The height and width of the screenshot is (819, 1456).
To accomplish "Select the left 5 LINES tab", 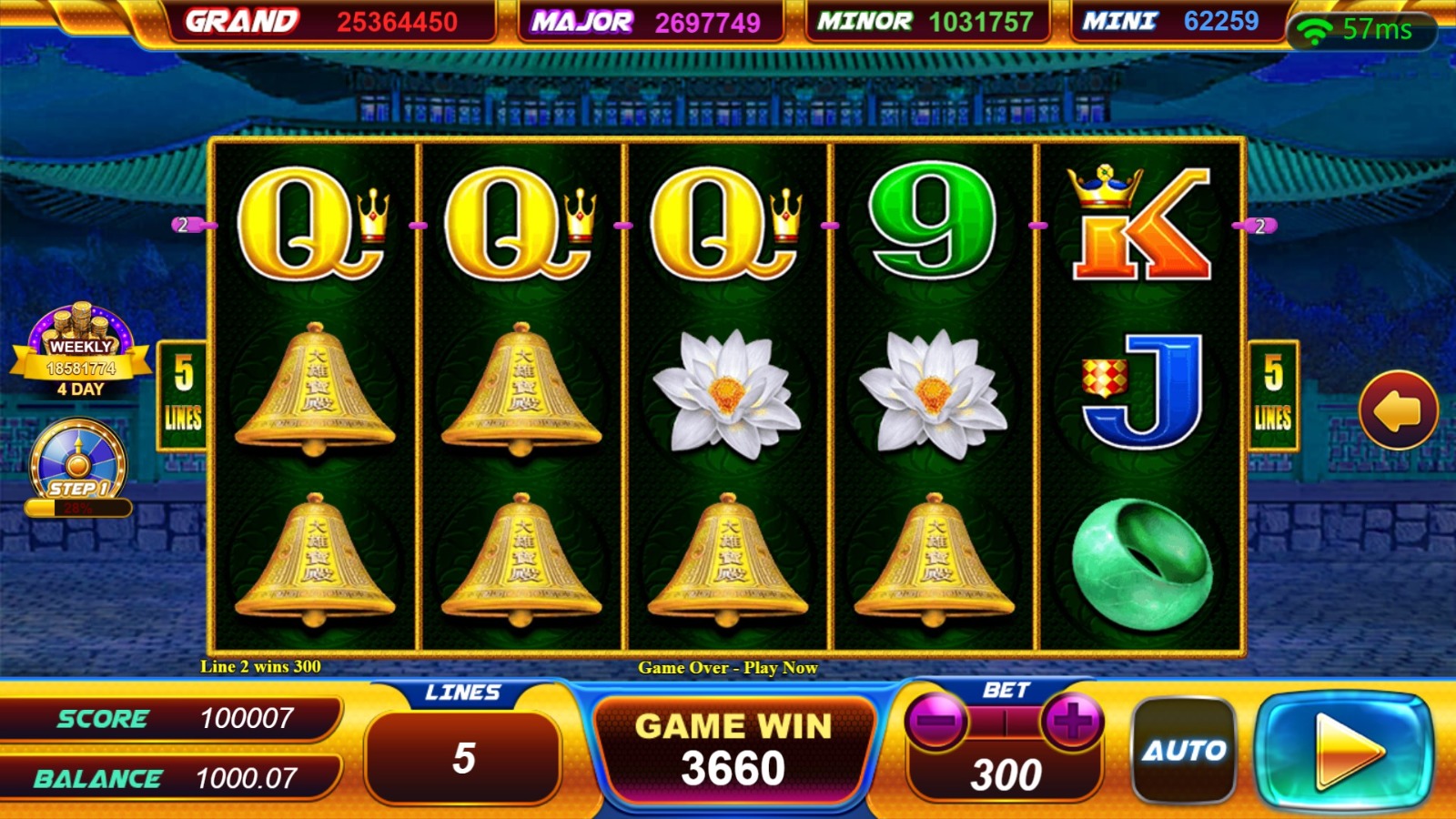I will (183, 396).
